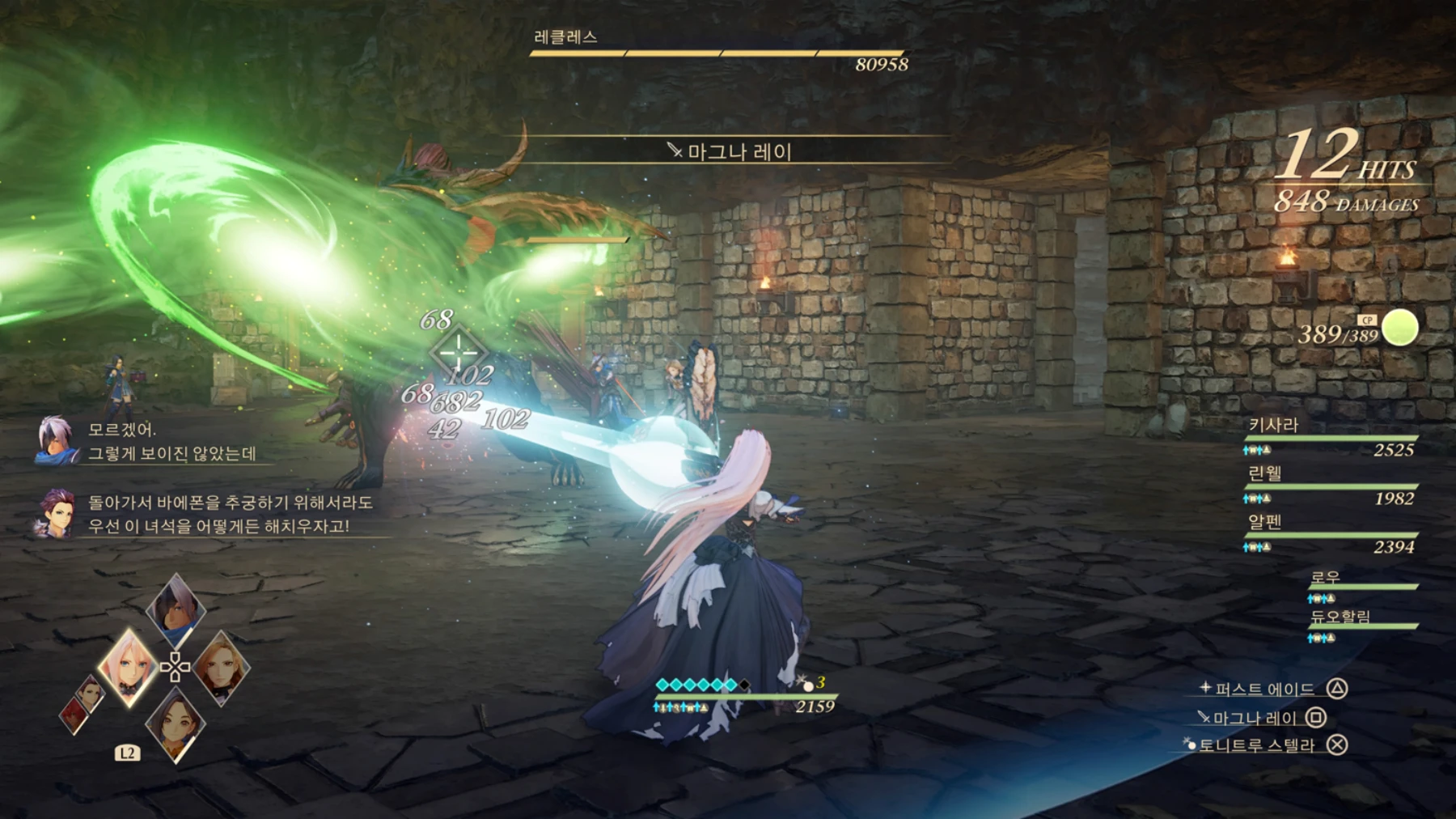Choose Law's small brown-haired portrait
1456x819 pixels.
coord(91,694)
